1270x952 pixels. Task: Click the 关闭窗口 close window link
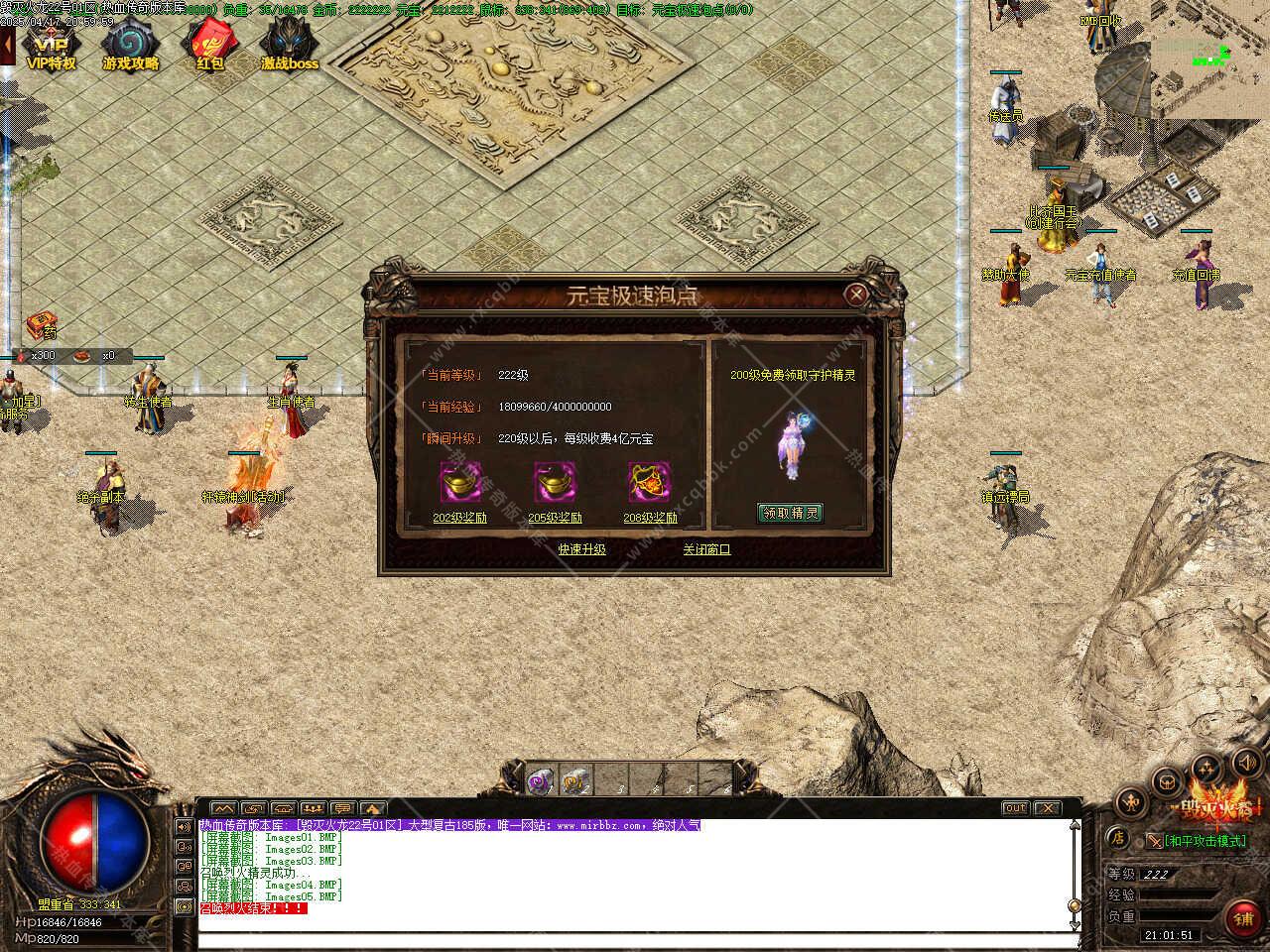tap(706, 549)
